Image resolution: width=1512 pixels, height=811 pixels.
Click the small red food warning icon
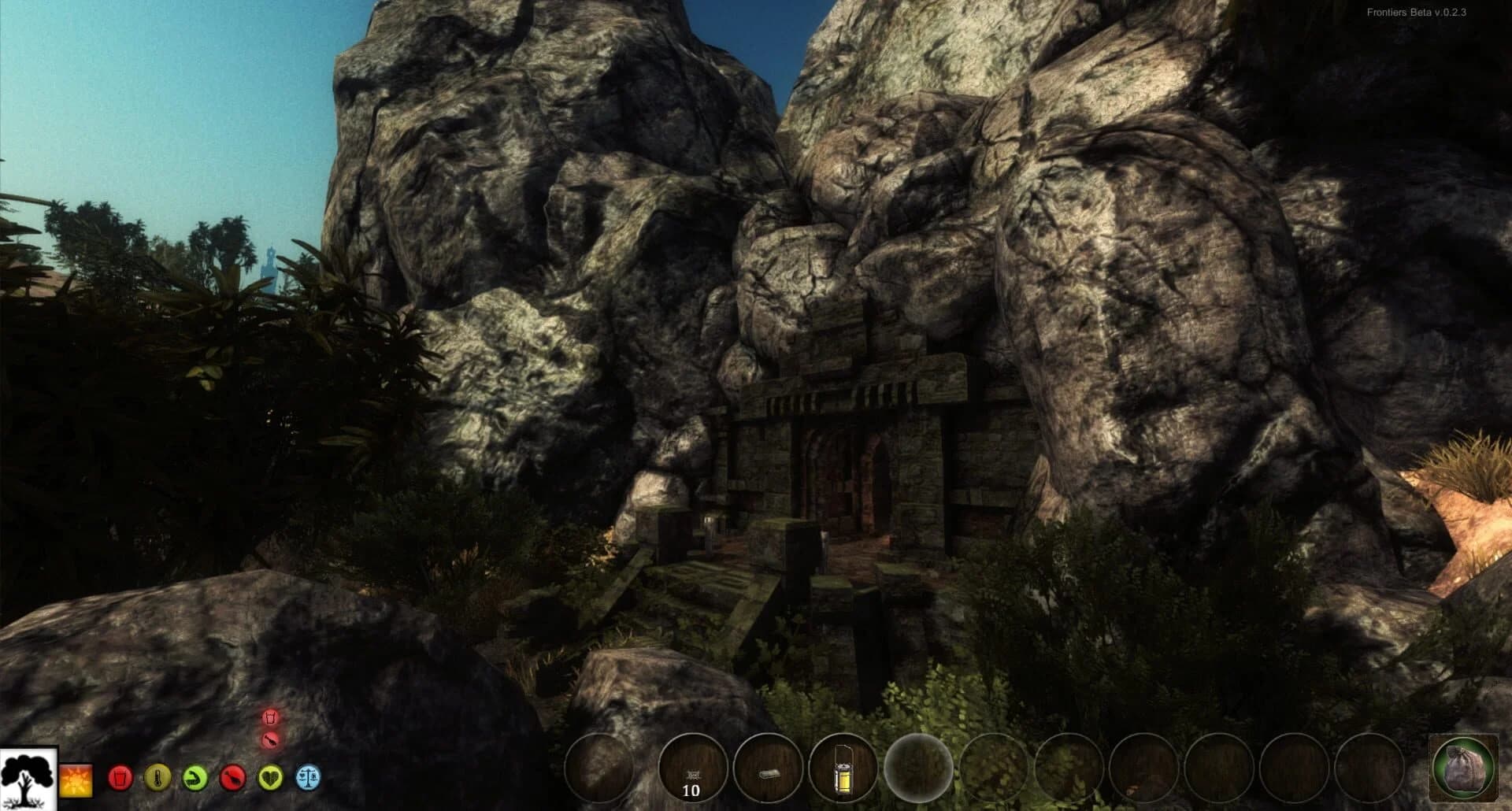270,740
